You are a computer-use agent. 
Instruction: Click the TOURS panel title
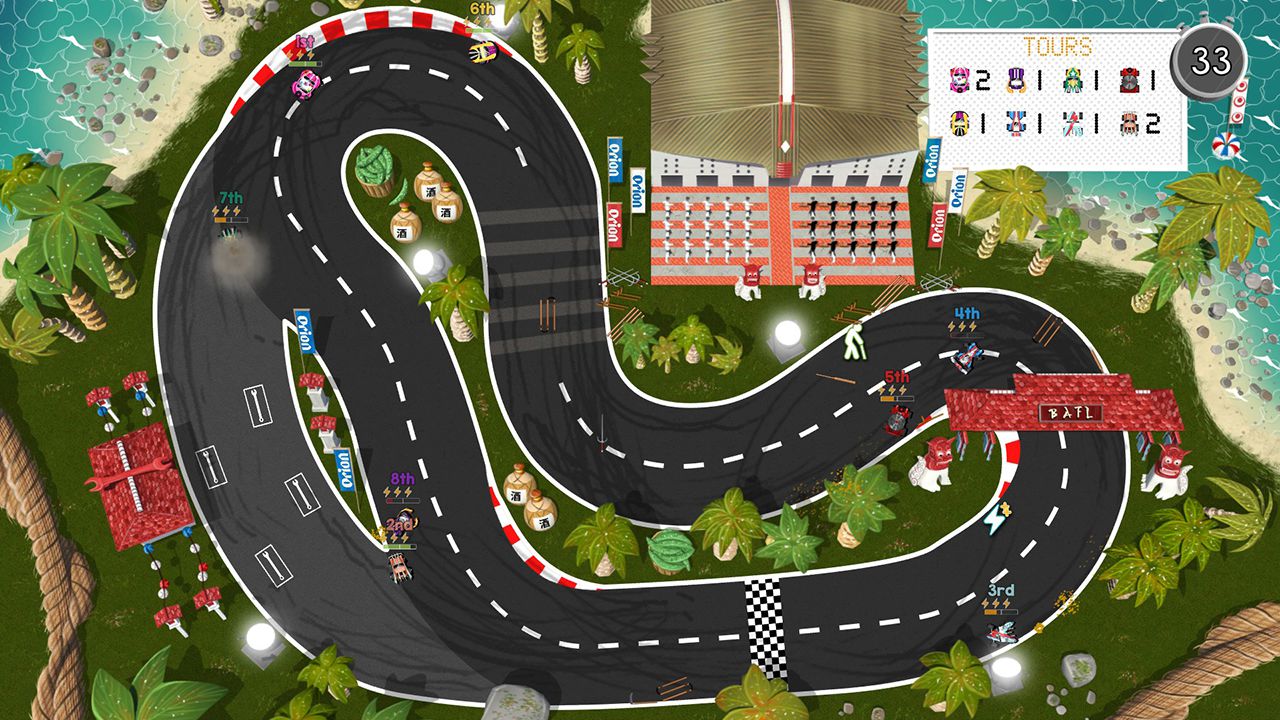point(1057,45)
